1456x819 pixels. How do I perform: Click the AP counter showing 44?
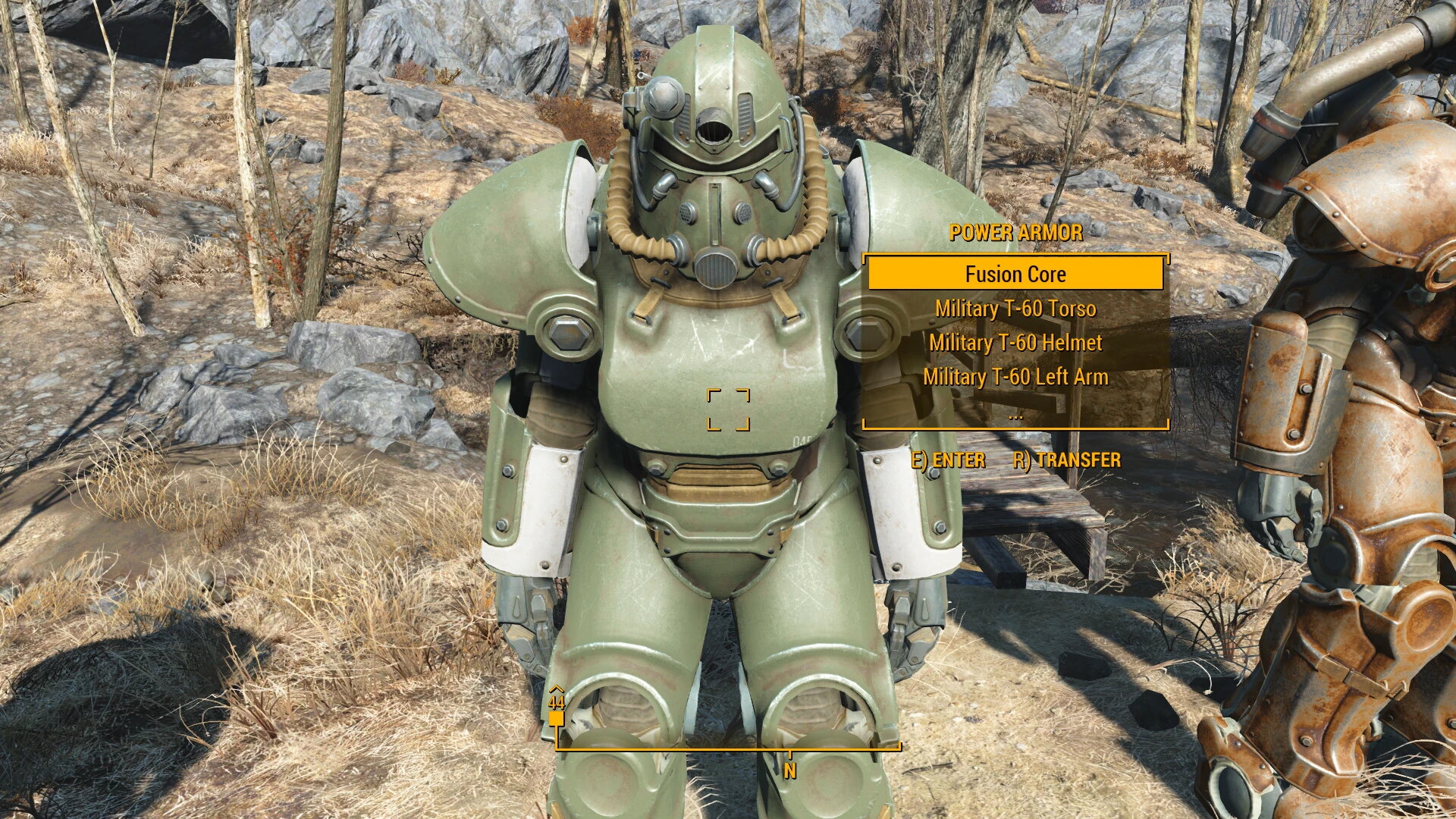557,702
